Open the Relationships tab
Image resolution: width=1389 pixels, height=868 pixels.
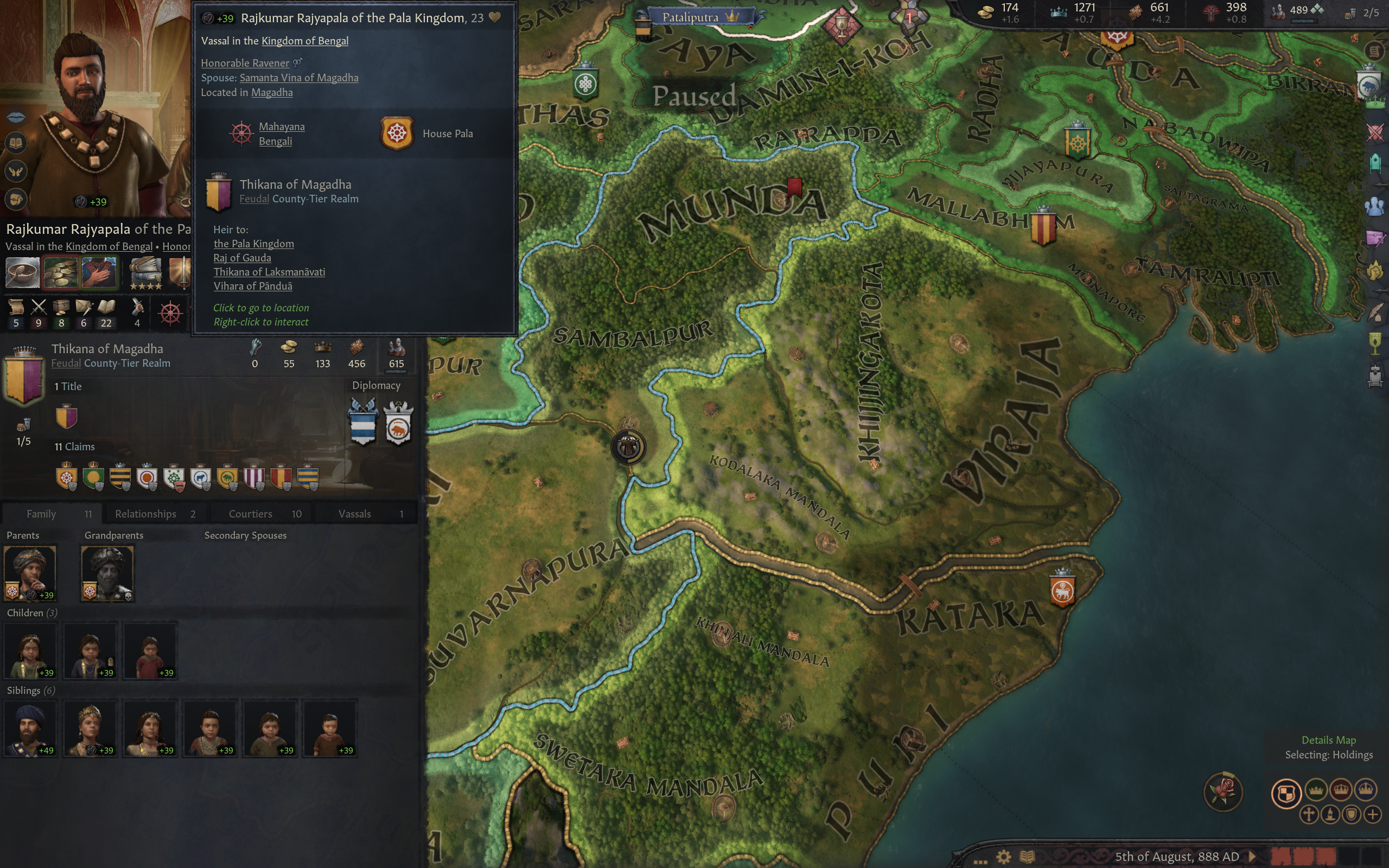click(155, 514)
